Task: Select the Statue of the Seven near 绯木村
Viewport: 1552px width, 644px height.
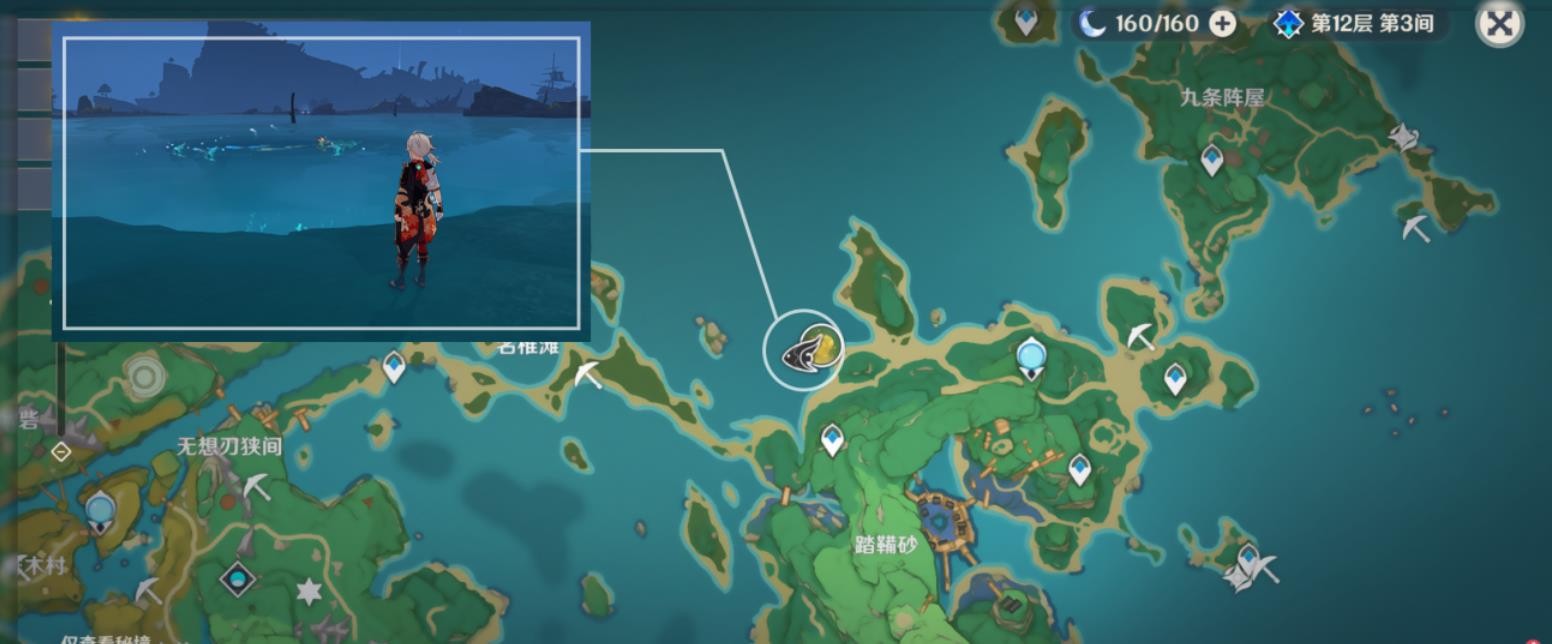Action: [x=100, y=513]
